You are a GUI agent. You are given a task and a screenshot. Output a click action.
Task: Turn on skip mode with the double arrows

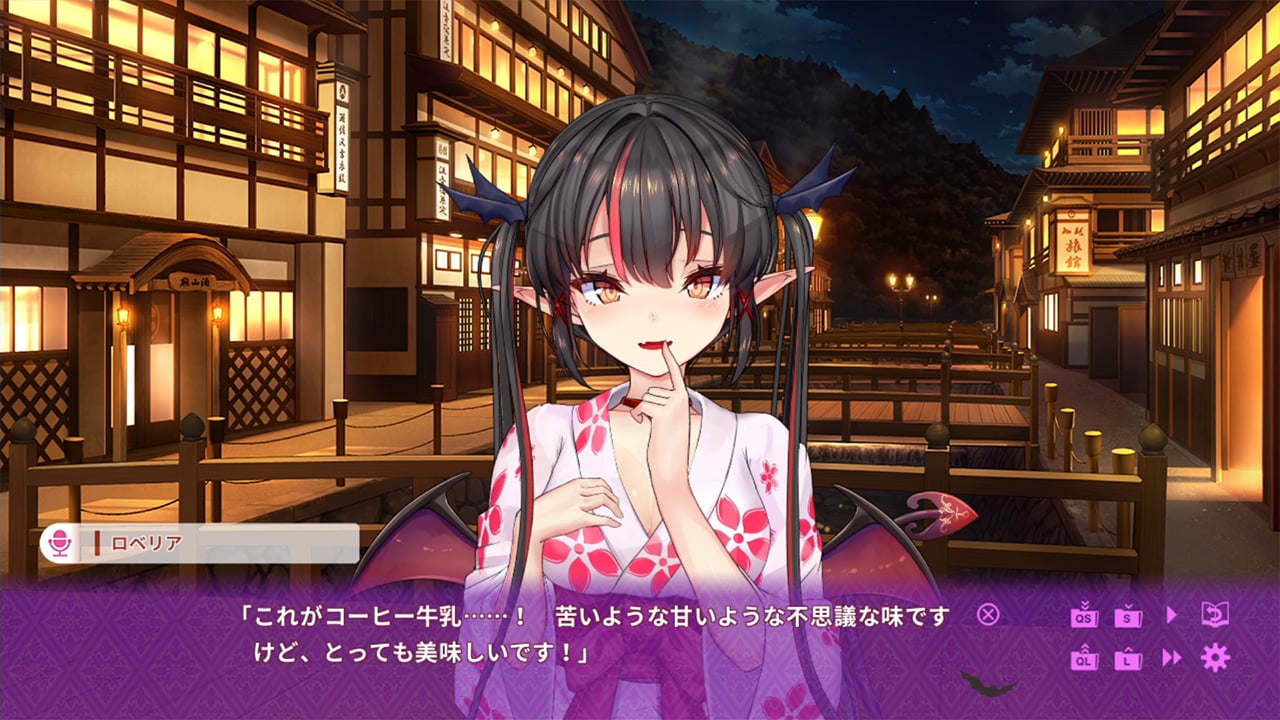pos(1172,657)
